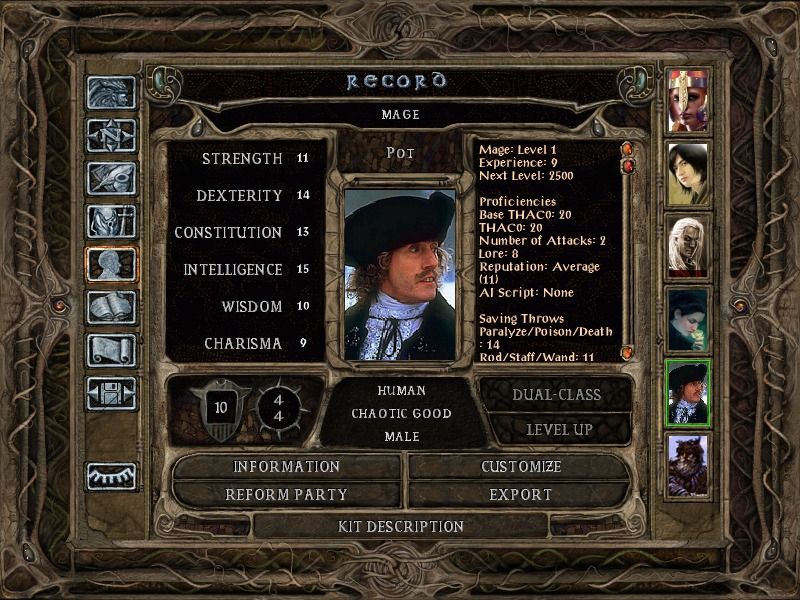The width and height of the screenshot is (800, 600).
Task: Open the Information panel
Action: [x=287, y=466]
